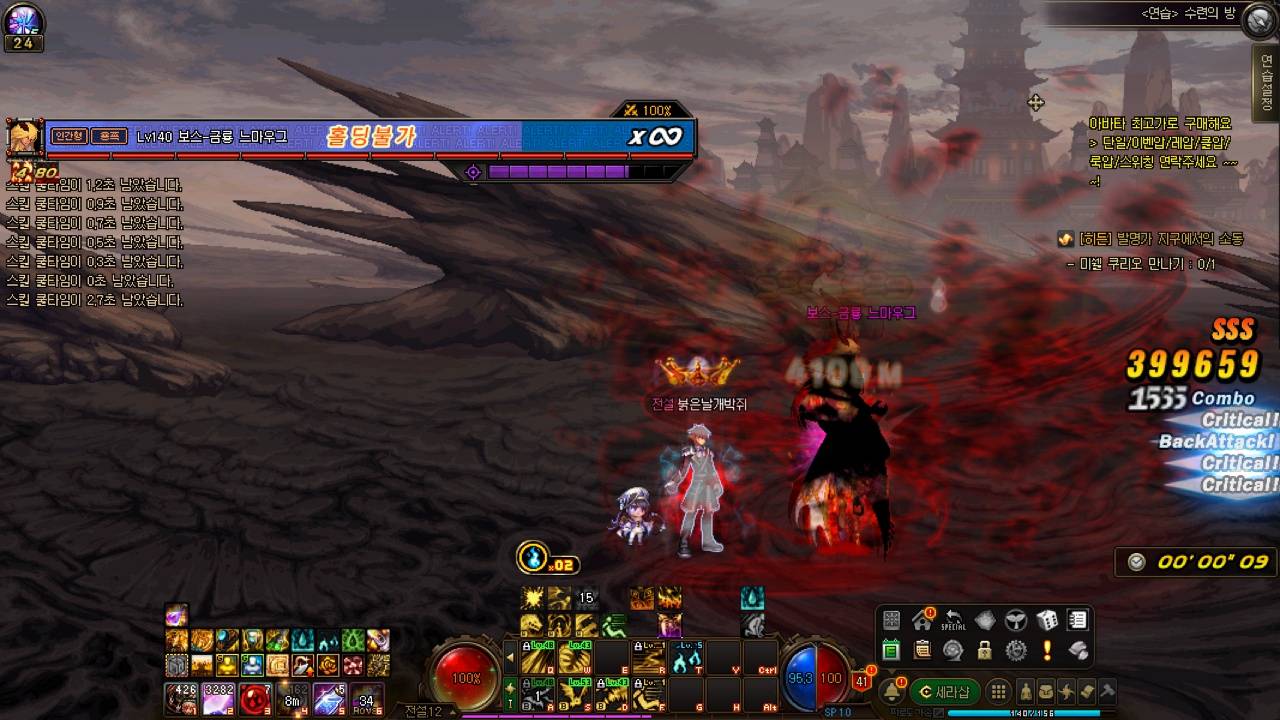Click the notification bell icon
The image size is (1280, 720).
coord(891,692)
